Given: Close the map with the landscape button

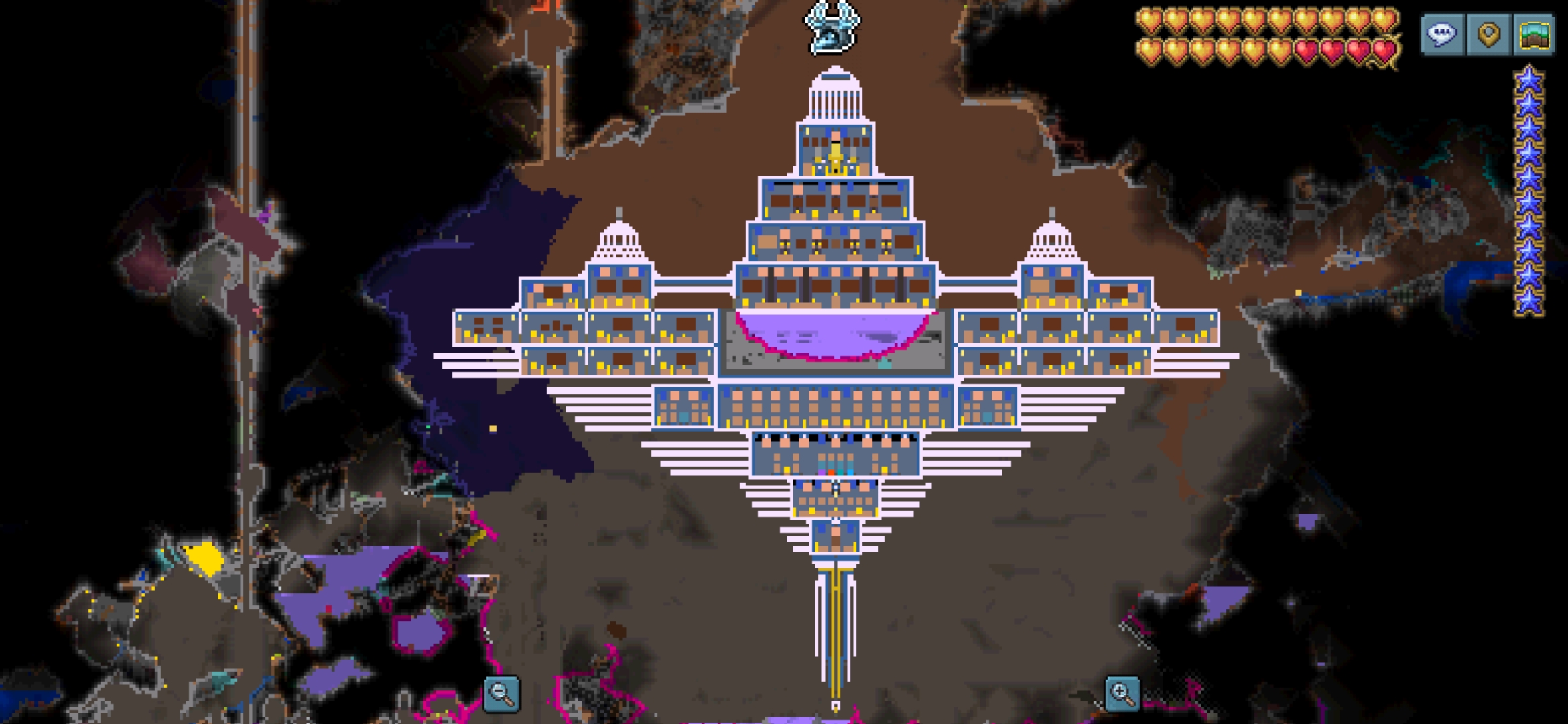Looking at the screenshot, I should click(x=1534, y=34).
